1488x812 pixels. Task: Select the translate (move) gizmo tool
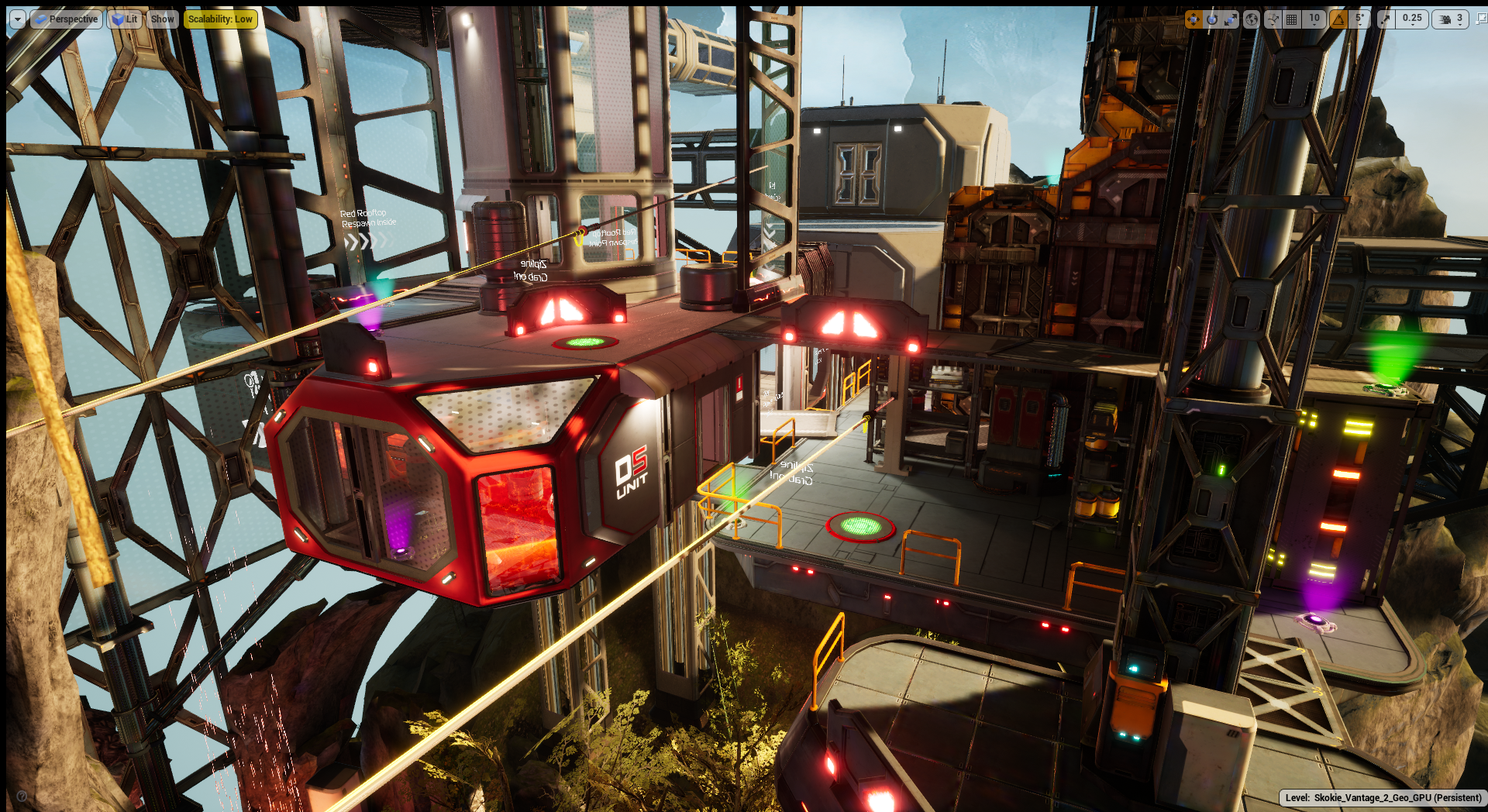[1193, 19]
